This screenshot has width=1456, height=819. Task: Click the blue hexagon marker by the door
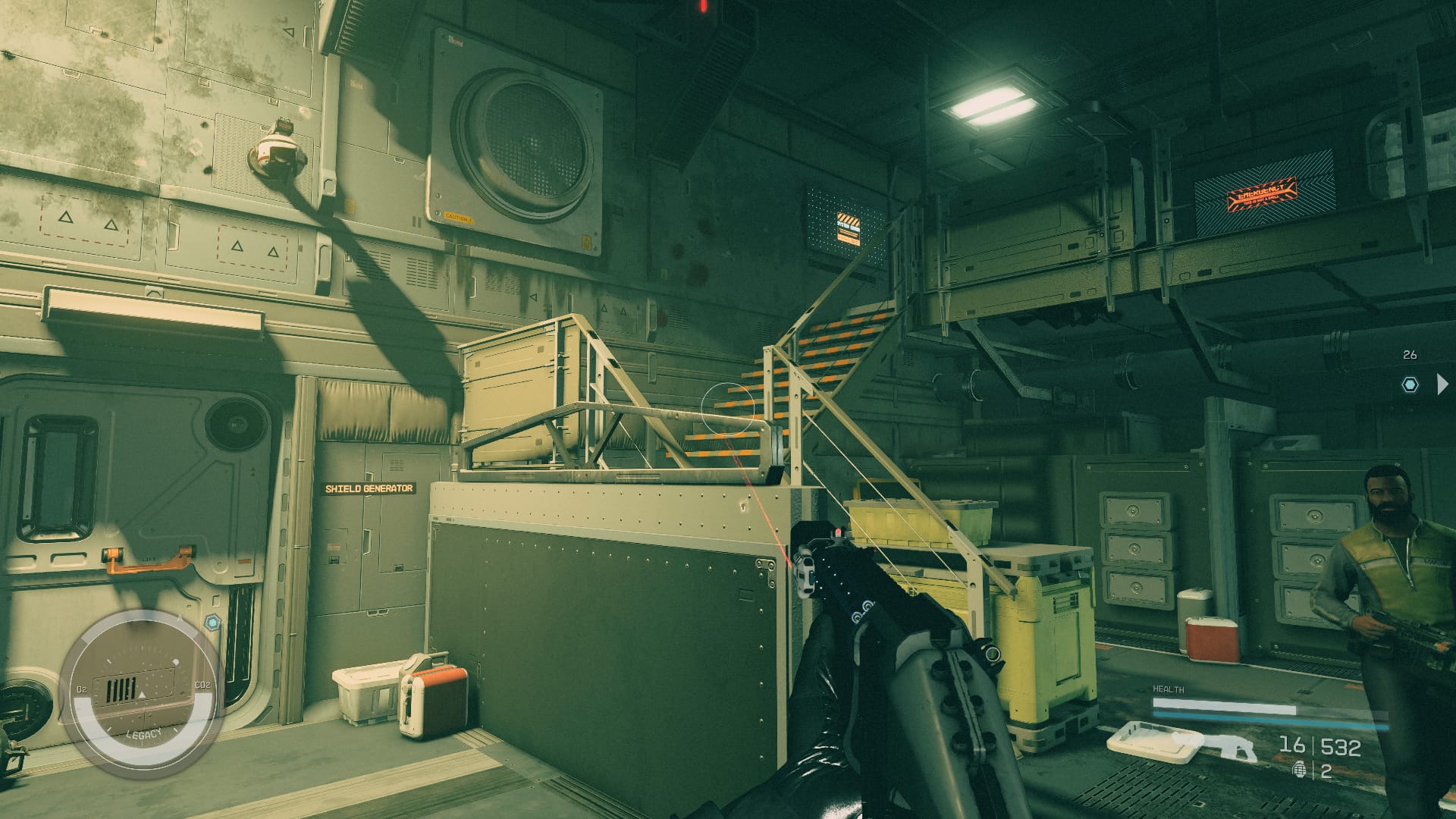click(212, 623)
